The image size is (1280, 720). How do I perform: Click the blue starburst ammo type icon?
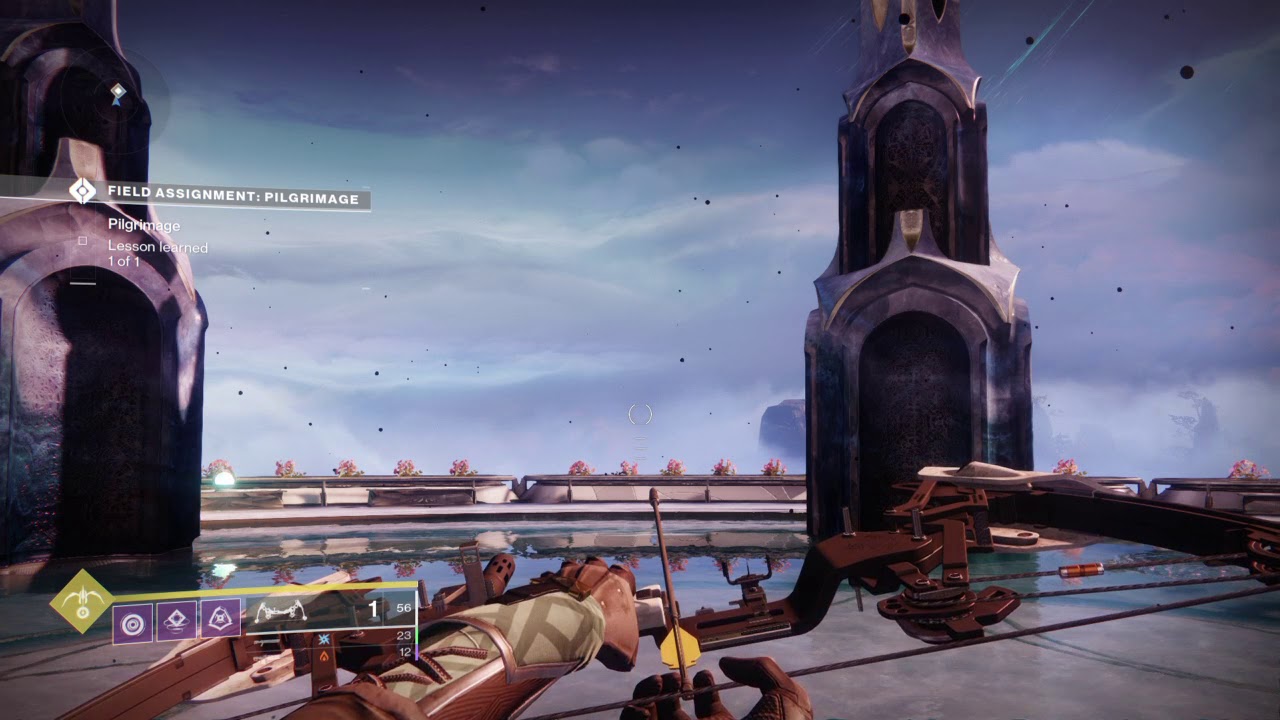click(x=325, y=637)
